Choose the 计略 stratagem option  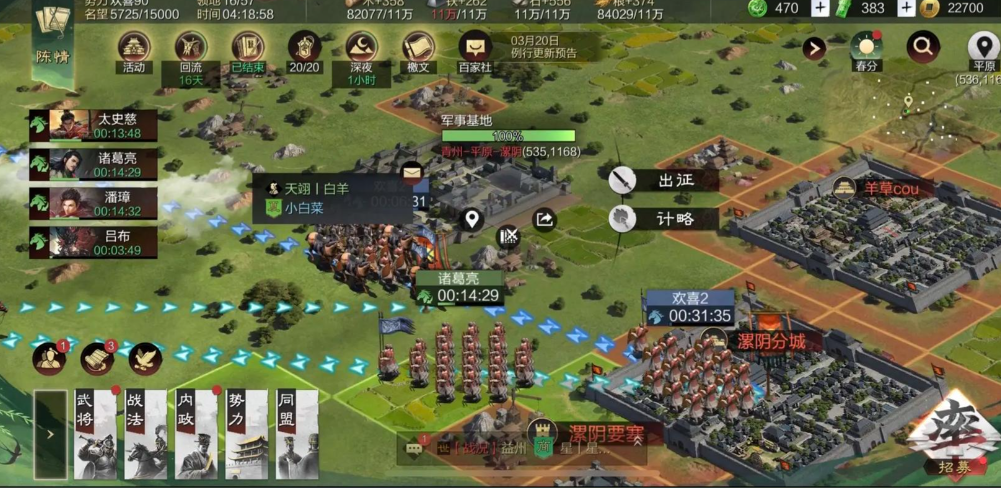664,218
